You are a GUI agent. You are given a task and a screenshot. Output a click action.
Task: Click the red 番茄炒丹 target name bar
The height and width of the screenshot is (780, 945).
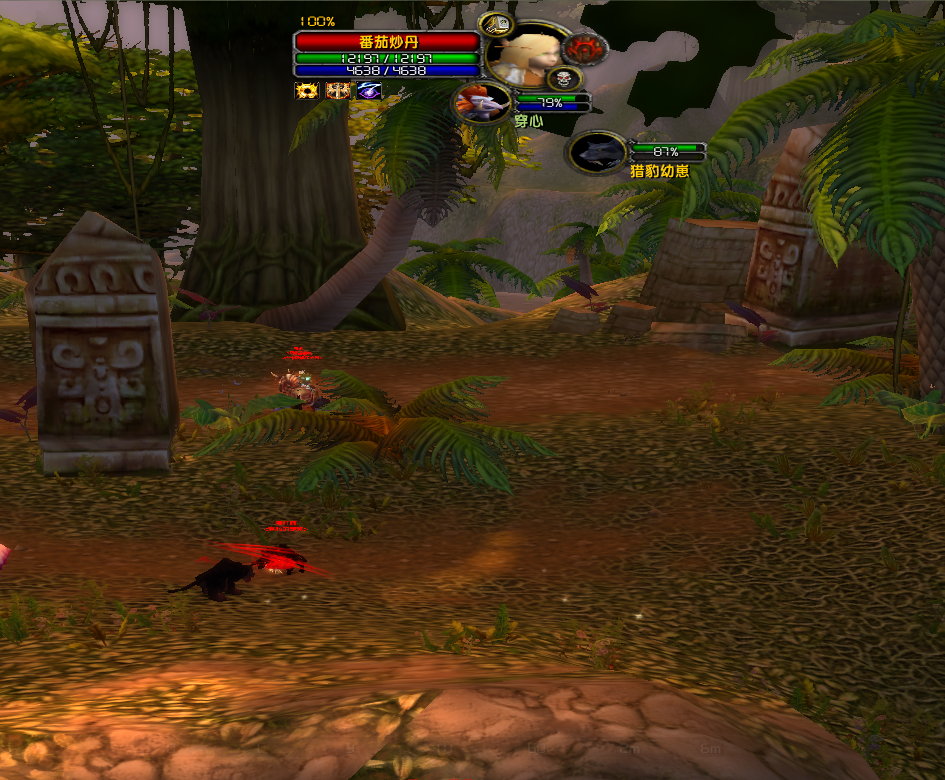(x=386, y=42)
